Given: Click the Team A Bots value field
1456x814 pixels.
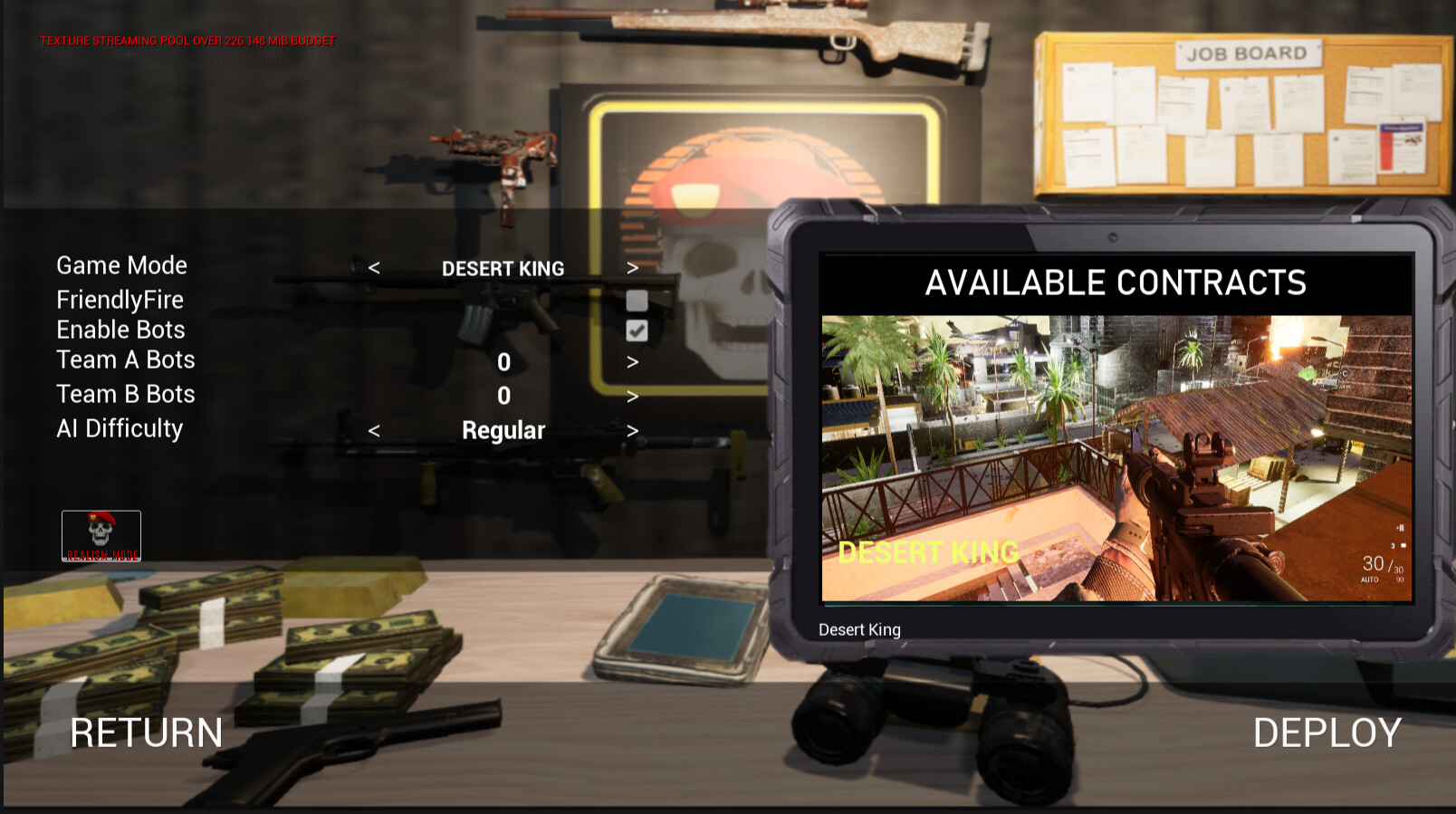Looking at the screenshot, I should 503,359.
